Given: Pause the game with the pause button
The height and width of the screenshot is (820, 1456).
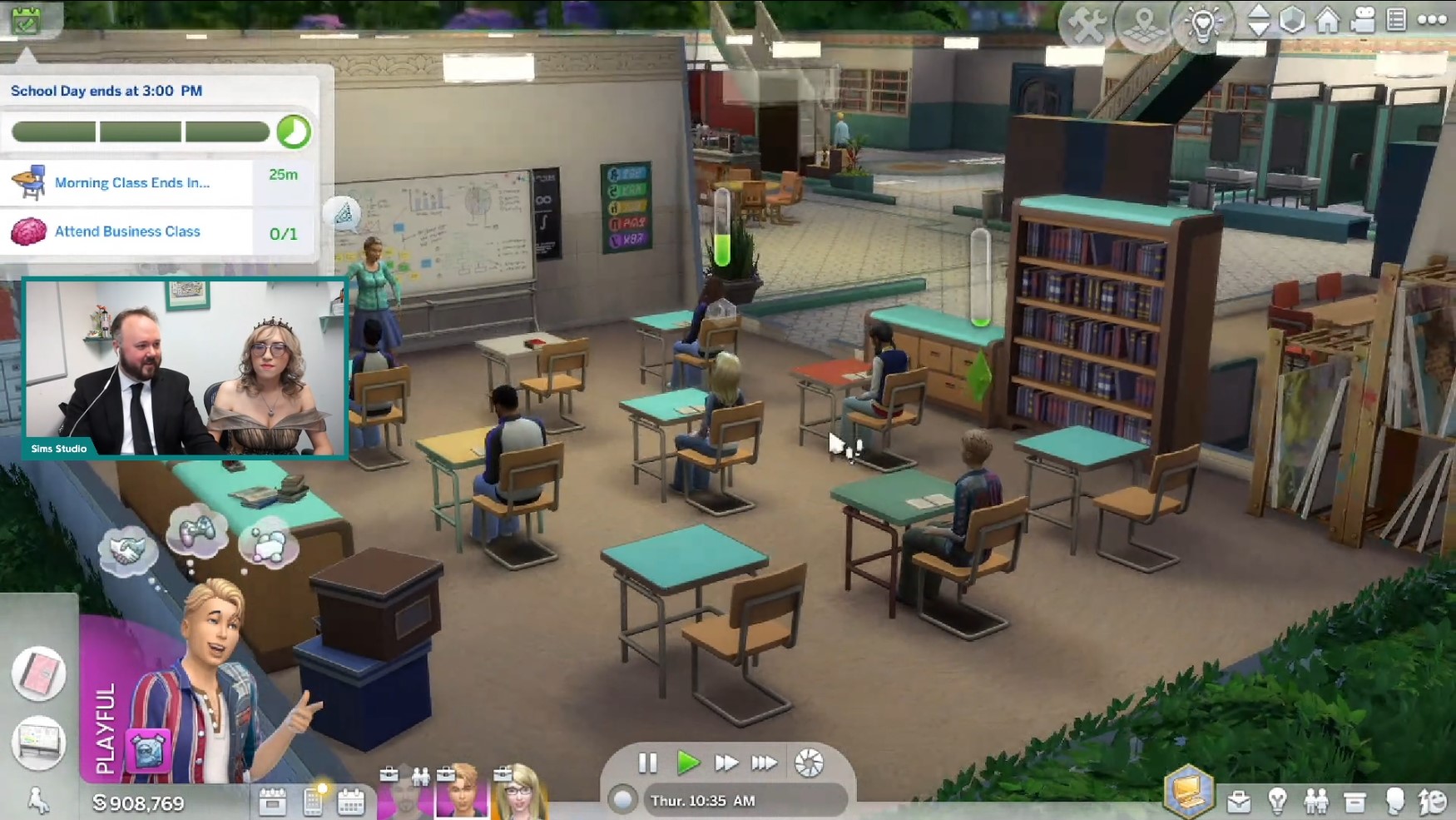Looking at the screenshot, I should pos(647,763).
